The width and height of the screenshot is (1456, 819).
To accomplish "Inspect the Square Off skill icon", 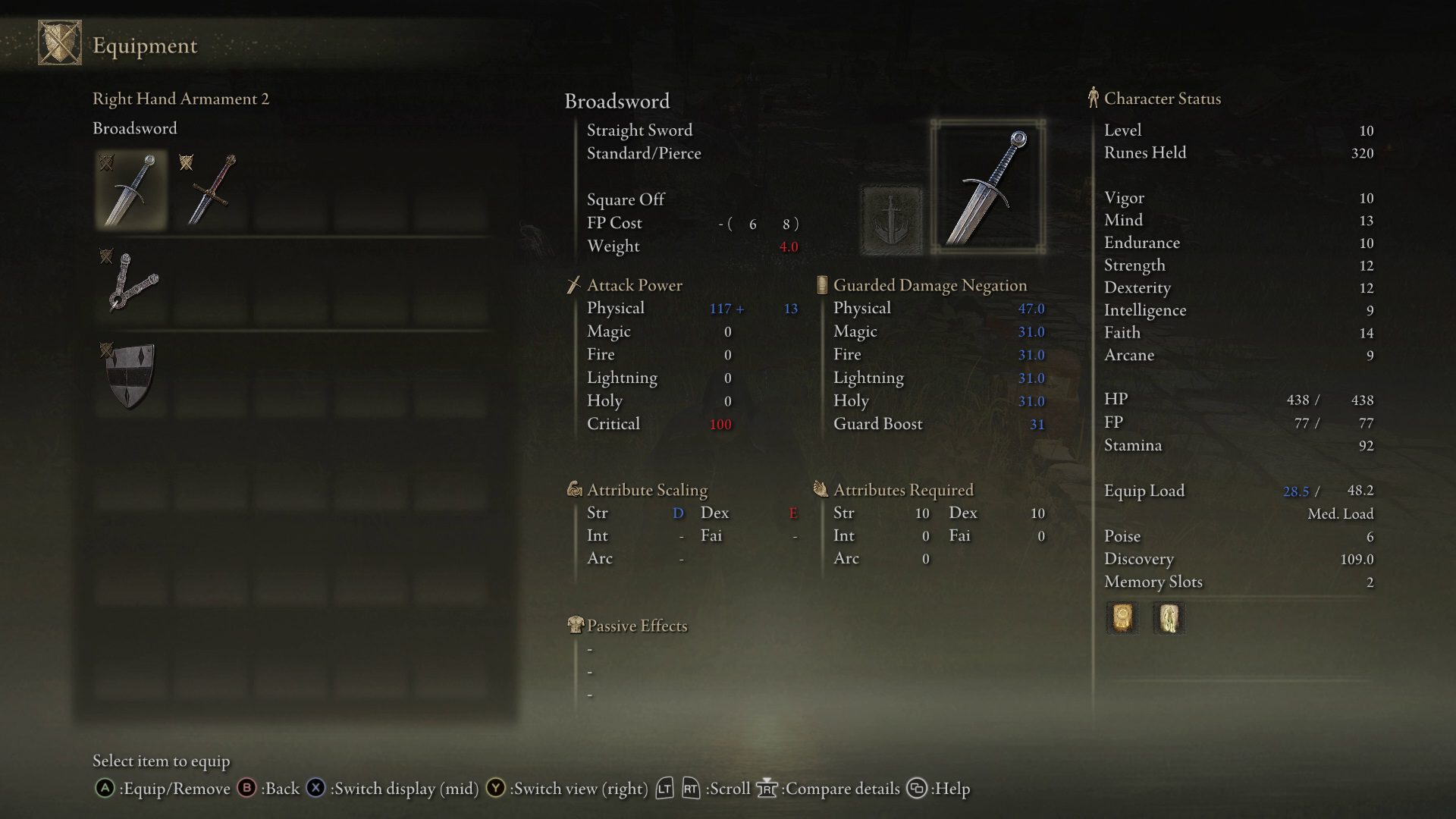I will pyautogui.click(x=892, y=220).
